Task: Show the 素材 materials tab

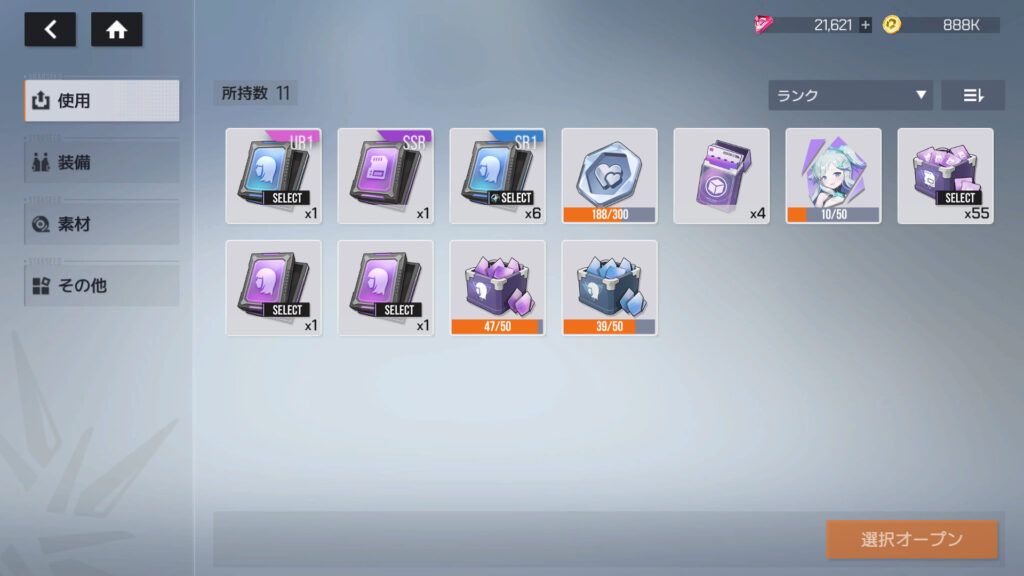Action: (x=102, y=224)
